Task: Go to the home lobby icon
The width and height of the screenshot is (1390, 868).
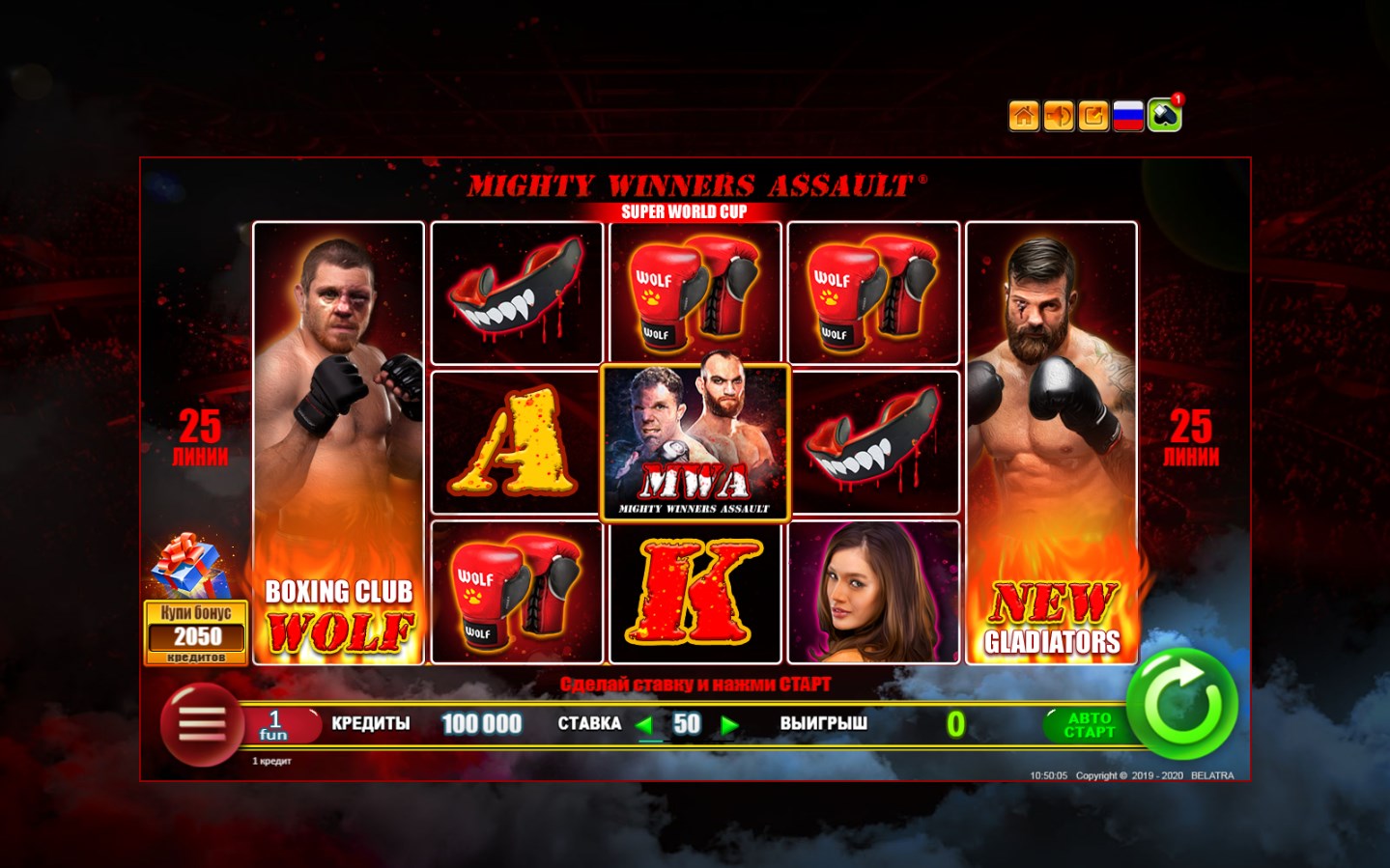Action: [x=1024, y=116]
